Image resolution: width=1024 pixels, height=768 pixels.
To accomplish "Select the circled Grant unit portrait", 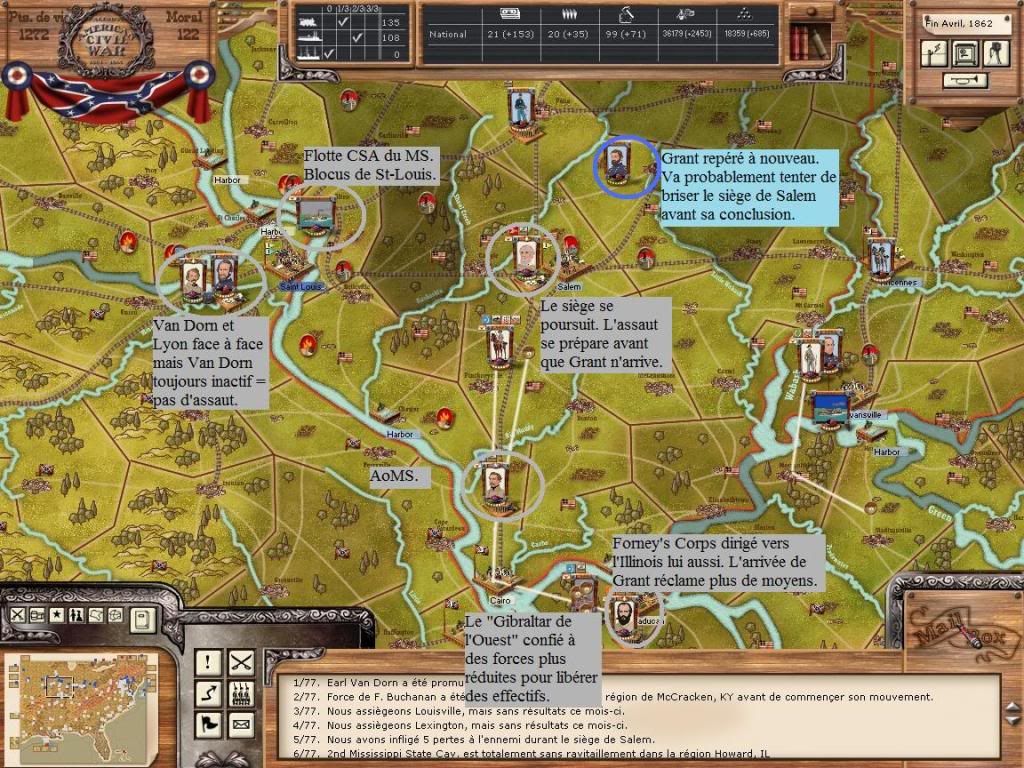I will [617, 165].
